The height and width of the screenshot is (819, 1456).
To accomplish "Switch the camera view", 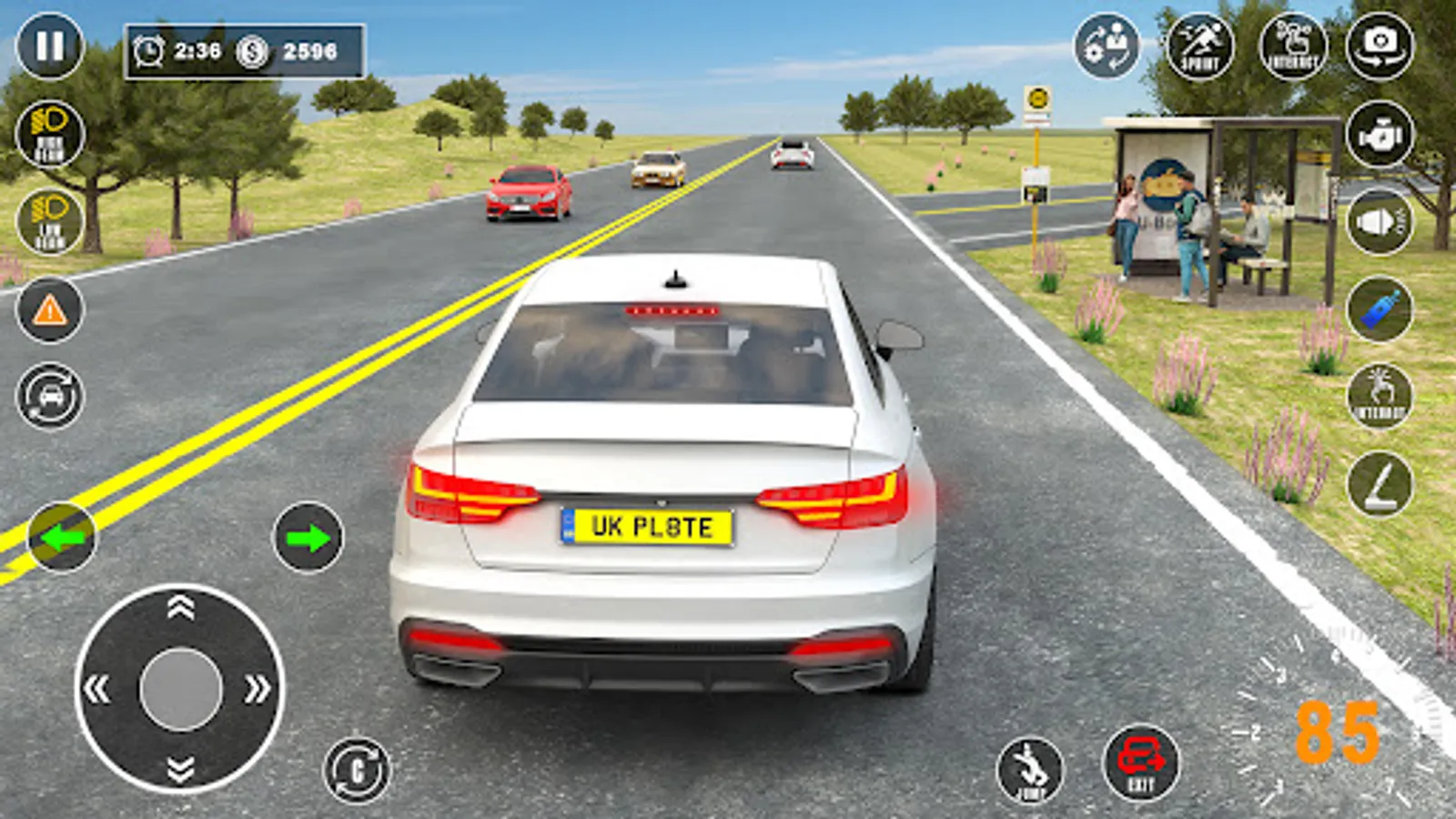I will pyautogui.click(x=1380, y=45).
